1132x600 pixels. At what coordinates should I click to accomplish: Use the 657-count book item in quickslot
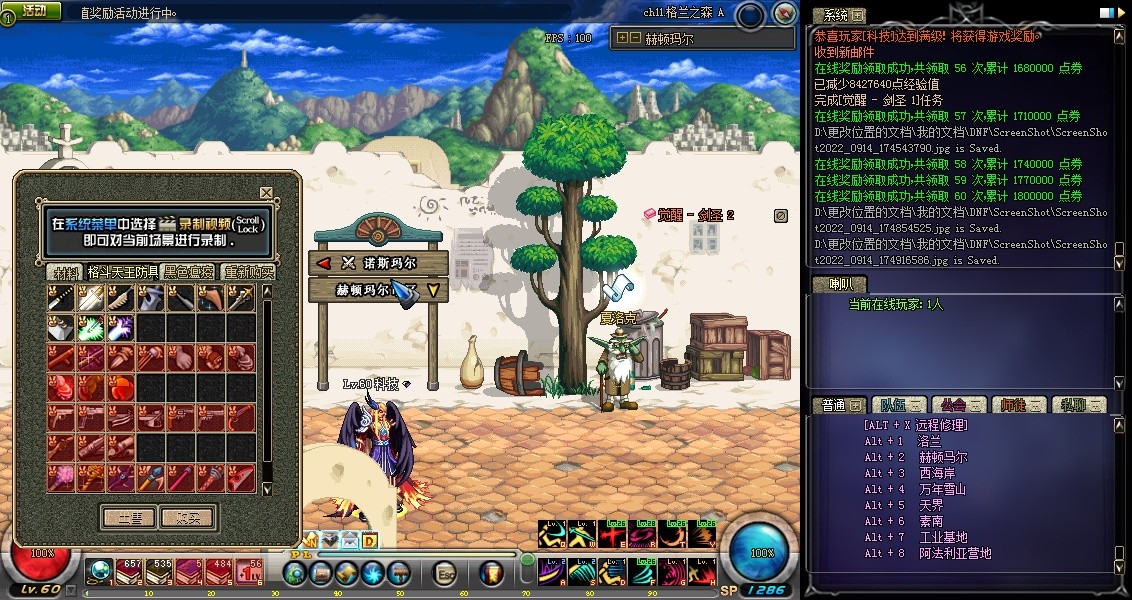(x=130, y=572)
